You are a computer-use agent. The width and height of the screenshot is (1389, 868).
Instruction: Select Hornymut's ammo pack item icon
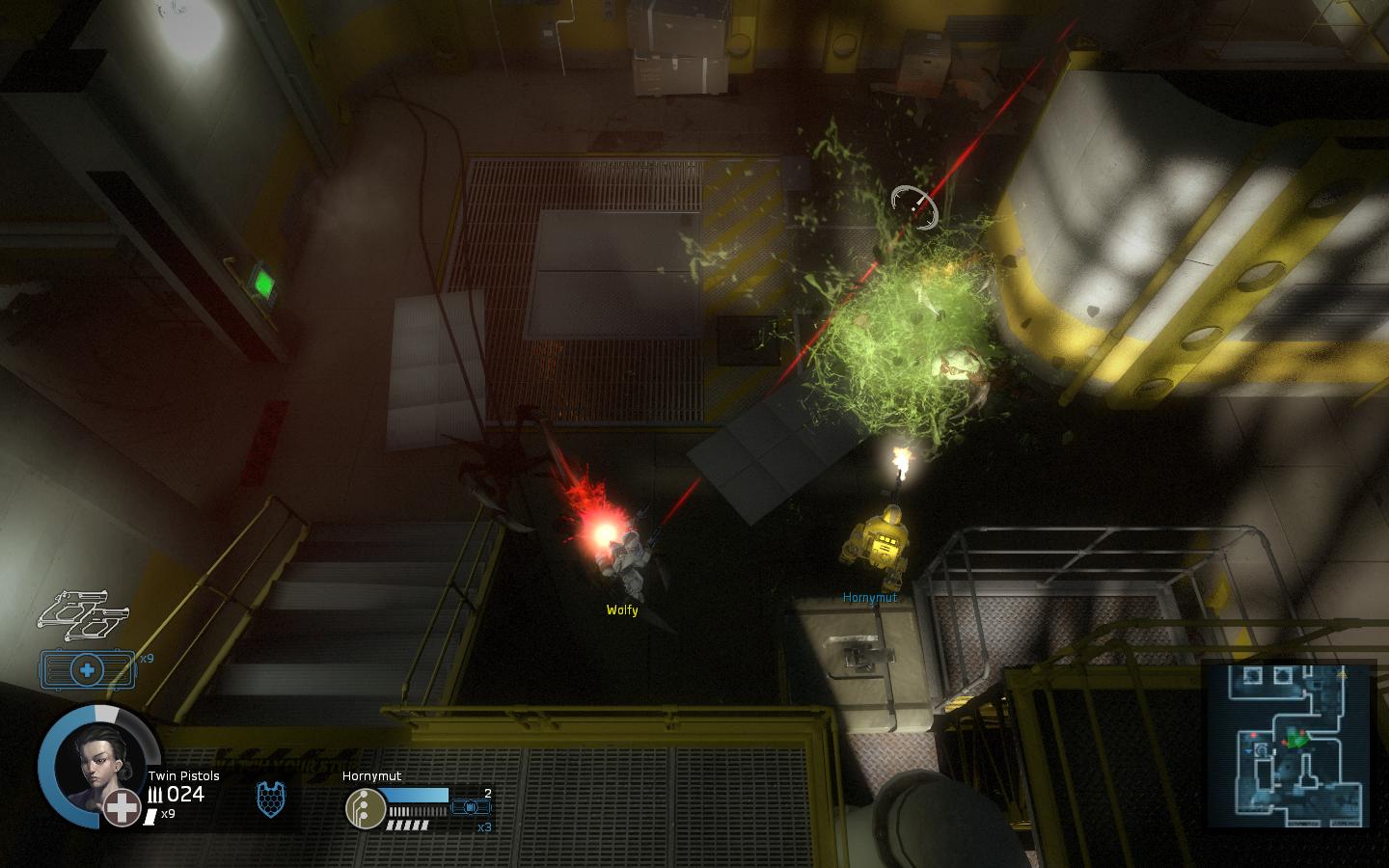472,806
